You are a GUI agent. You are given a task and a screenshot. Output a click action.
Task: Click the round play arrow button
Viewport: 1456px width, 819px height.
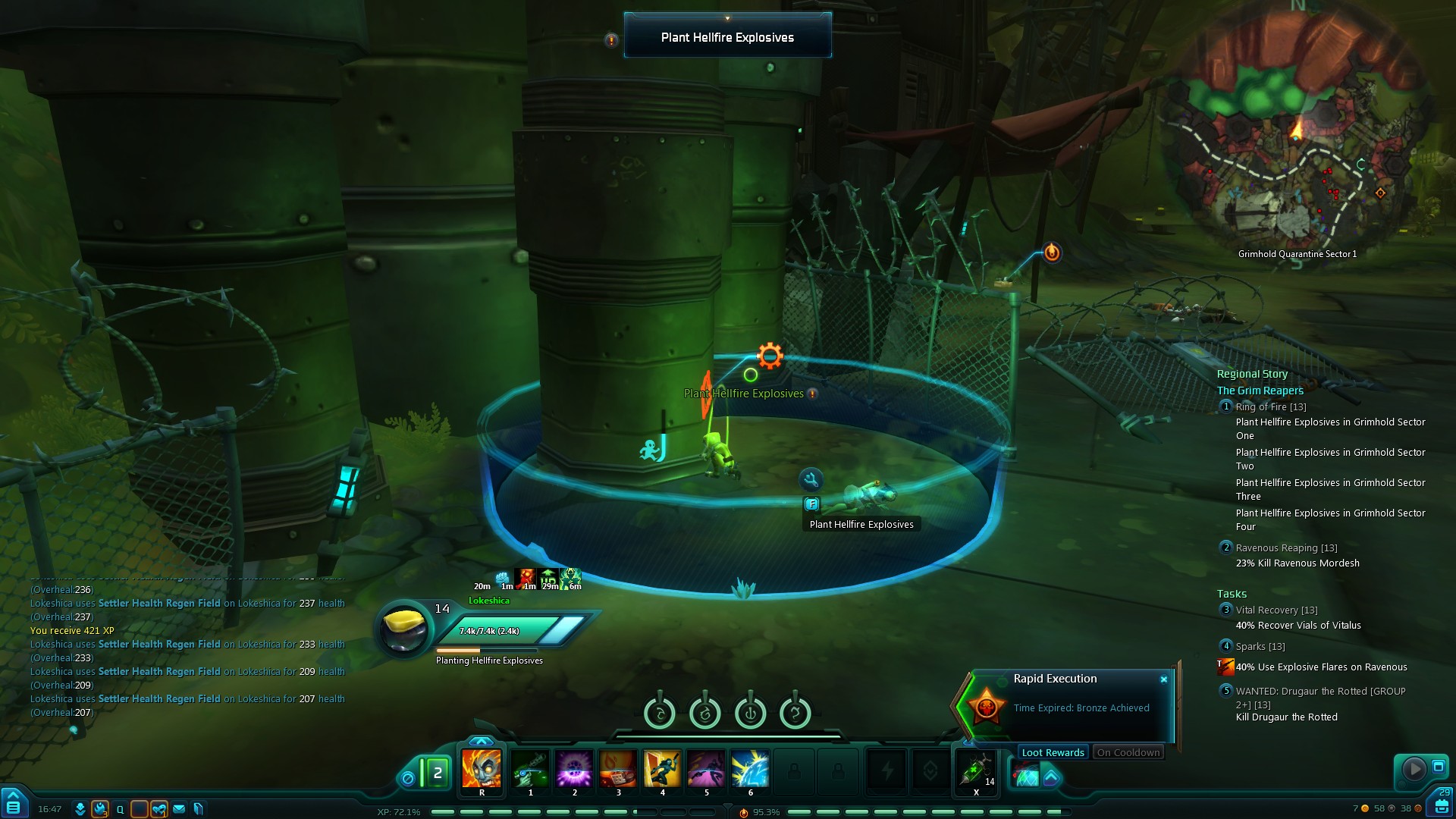click(1414, 769)
